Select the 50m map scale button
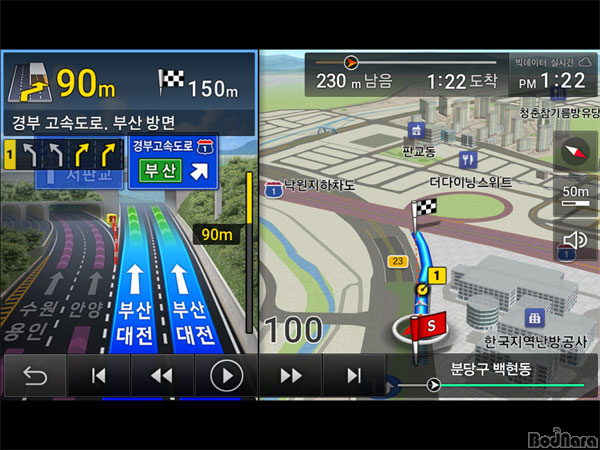 pos(575,195)
